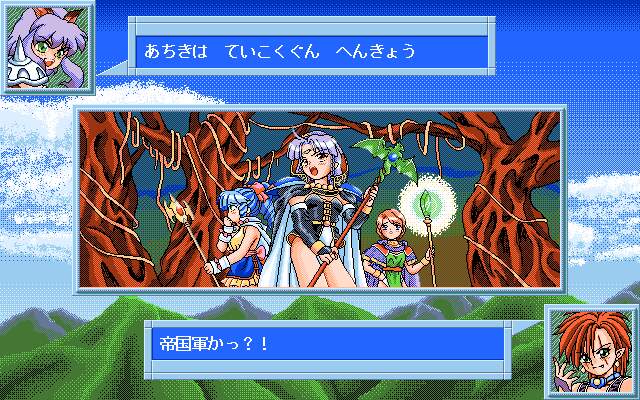The width and height of the screenshot is (640, 400).
Task: Select the purple-haired speaker portrait
Action: coord(47,46)
